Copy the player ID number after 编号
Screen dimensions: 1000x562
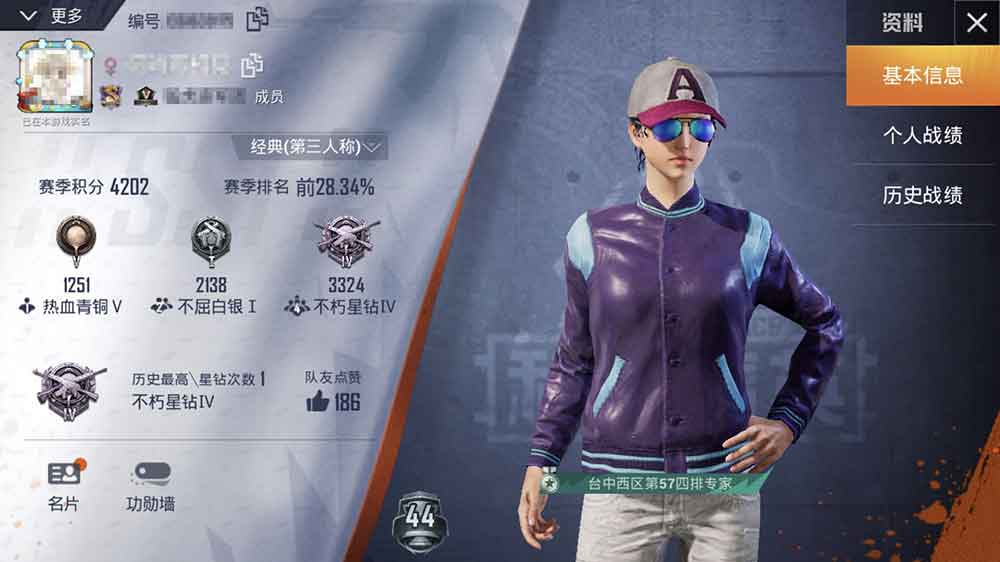tap(258, 18)
